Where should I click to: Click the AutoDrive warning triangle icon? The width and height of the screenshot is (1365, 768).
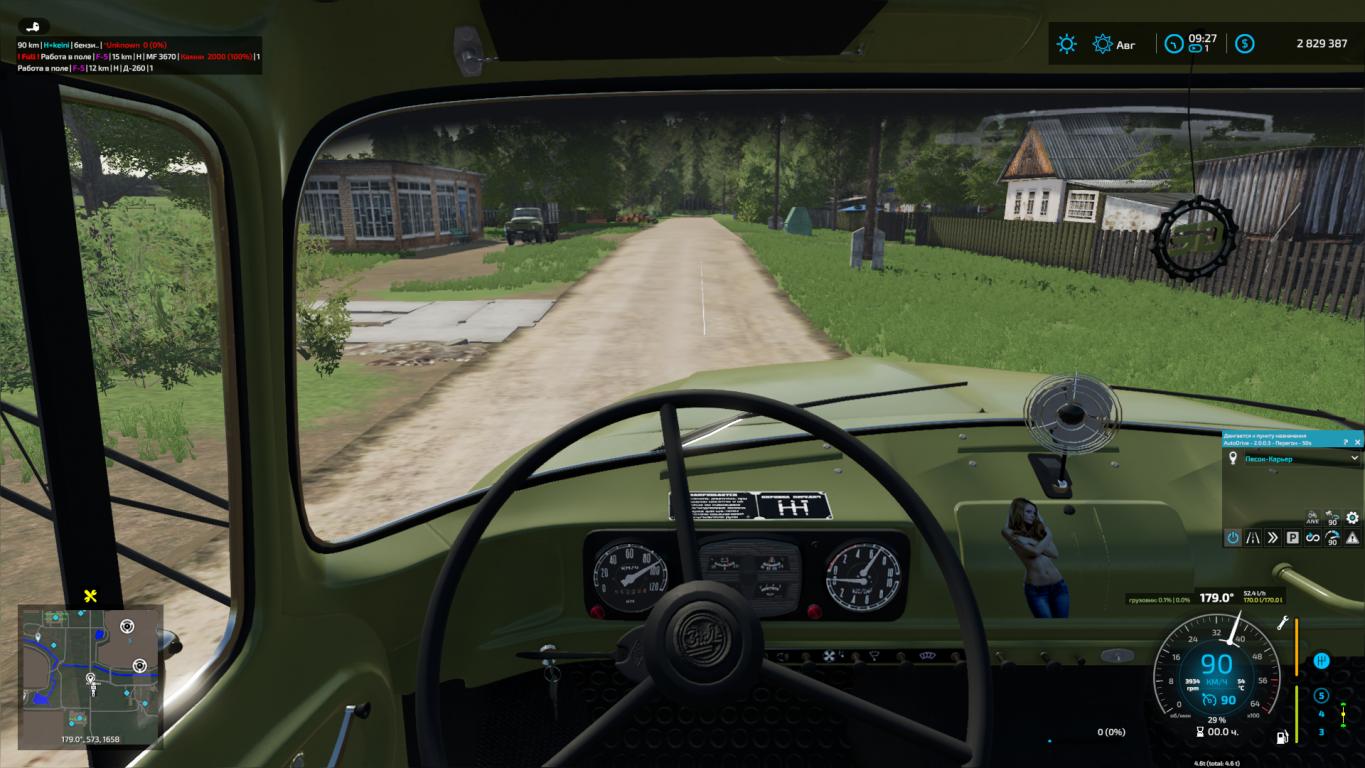[1352, 538]
